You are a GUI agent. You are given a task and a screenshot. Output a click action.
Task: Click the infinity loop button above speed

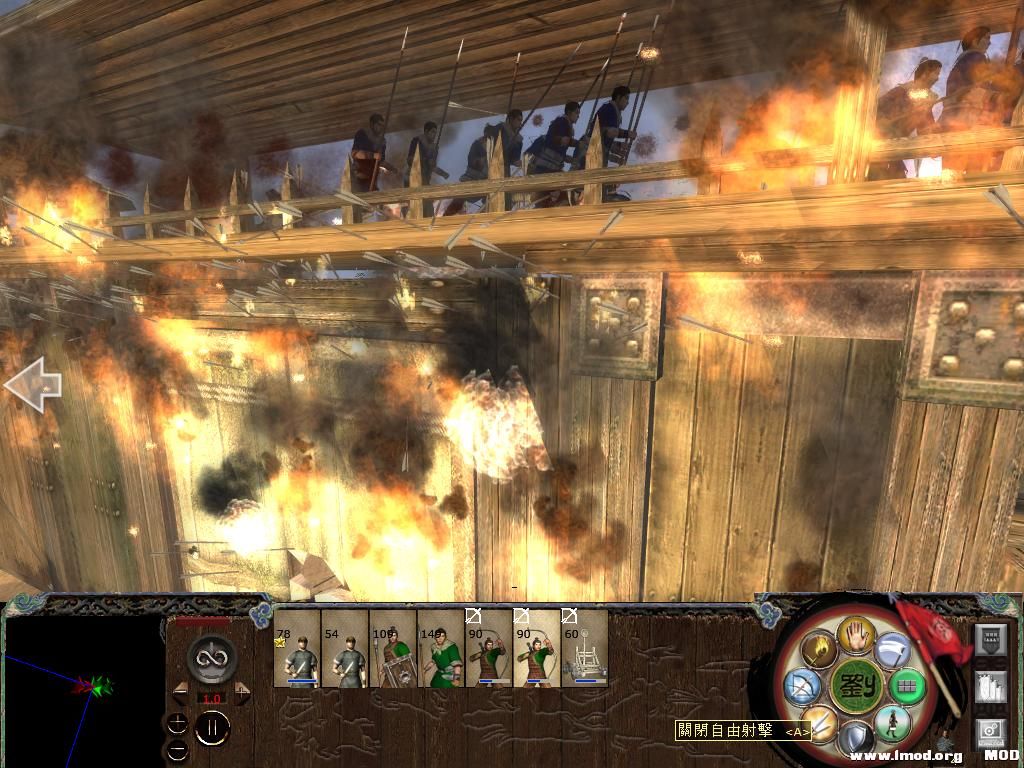pyautogui.click(x=211, y=658)
